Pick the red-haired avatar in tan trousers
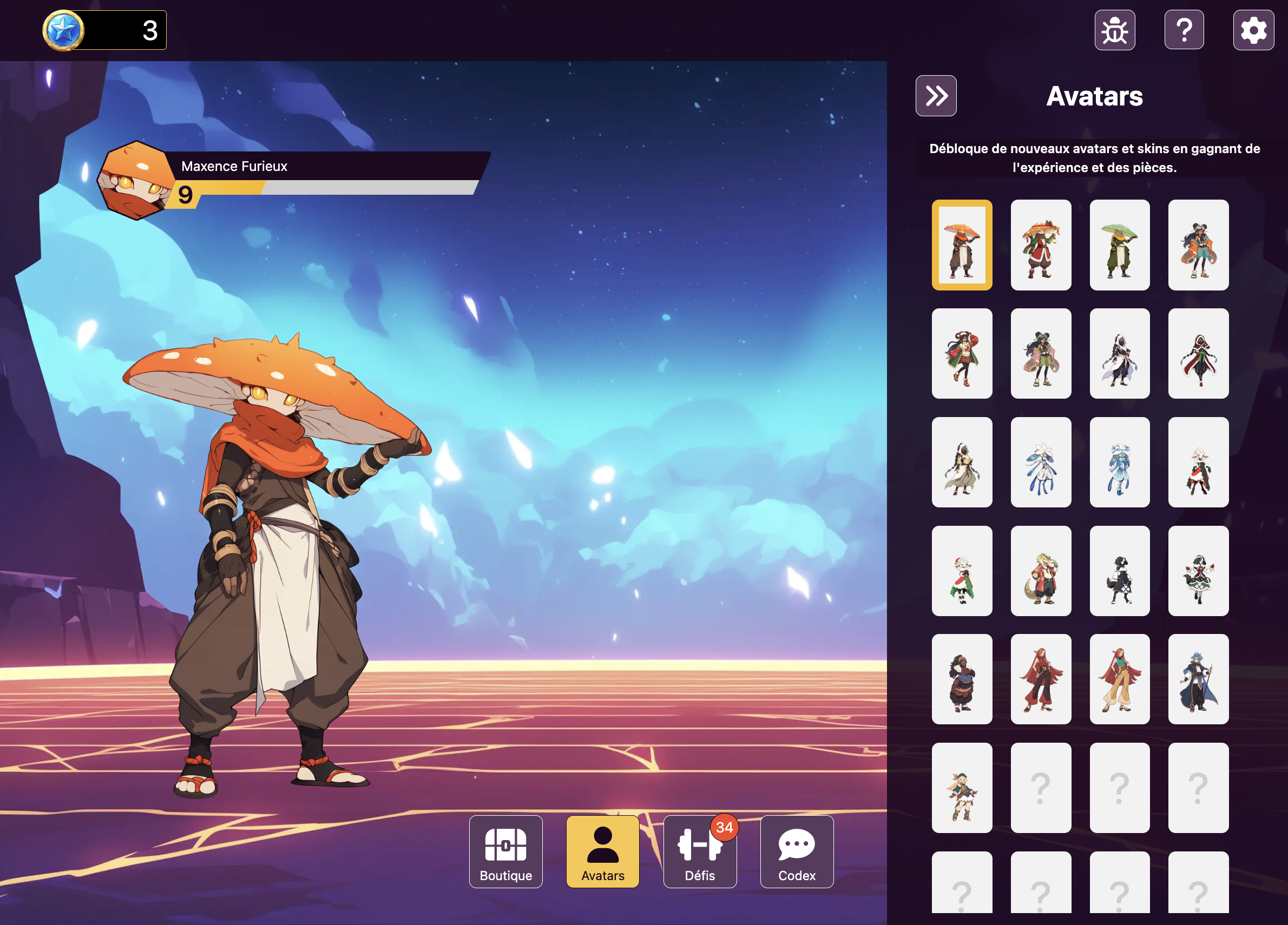The width and height of the screenshot is (1288, 925). pos(1119,679)
